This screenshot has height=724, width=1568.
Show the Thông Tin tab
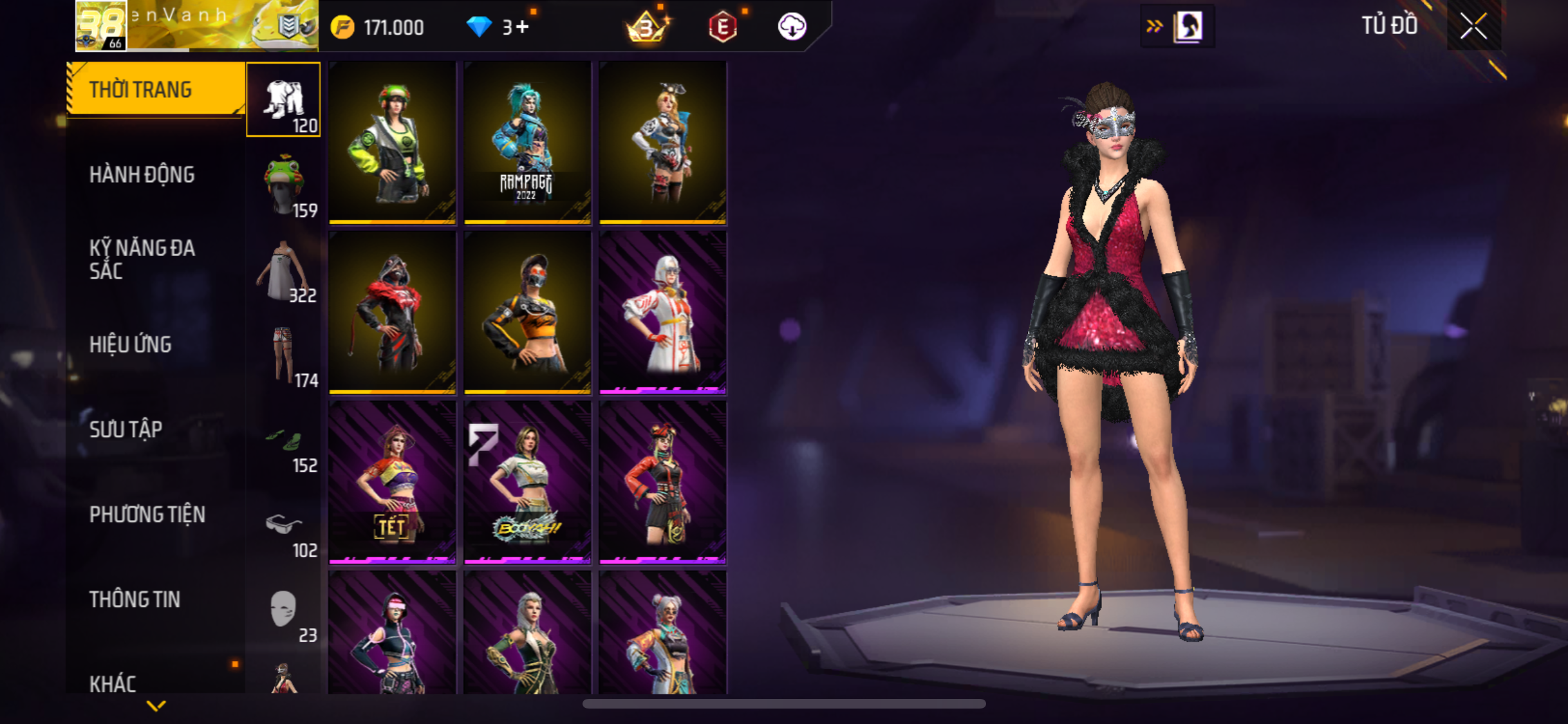[x=135, y=599]
